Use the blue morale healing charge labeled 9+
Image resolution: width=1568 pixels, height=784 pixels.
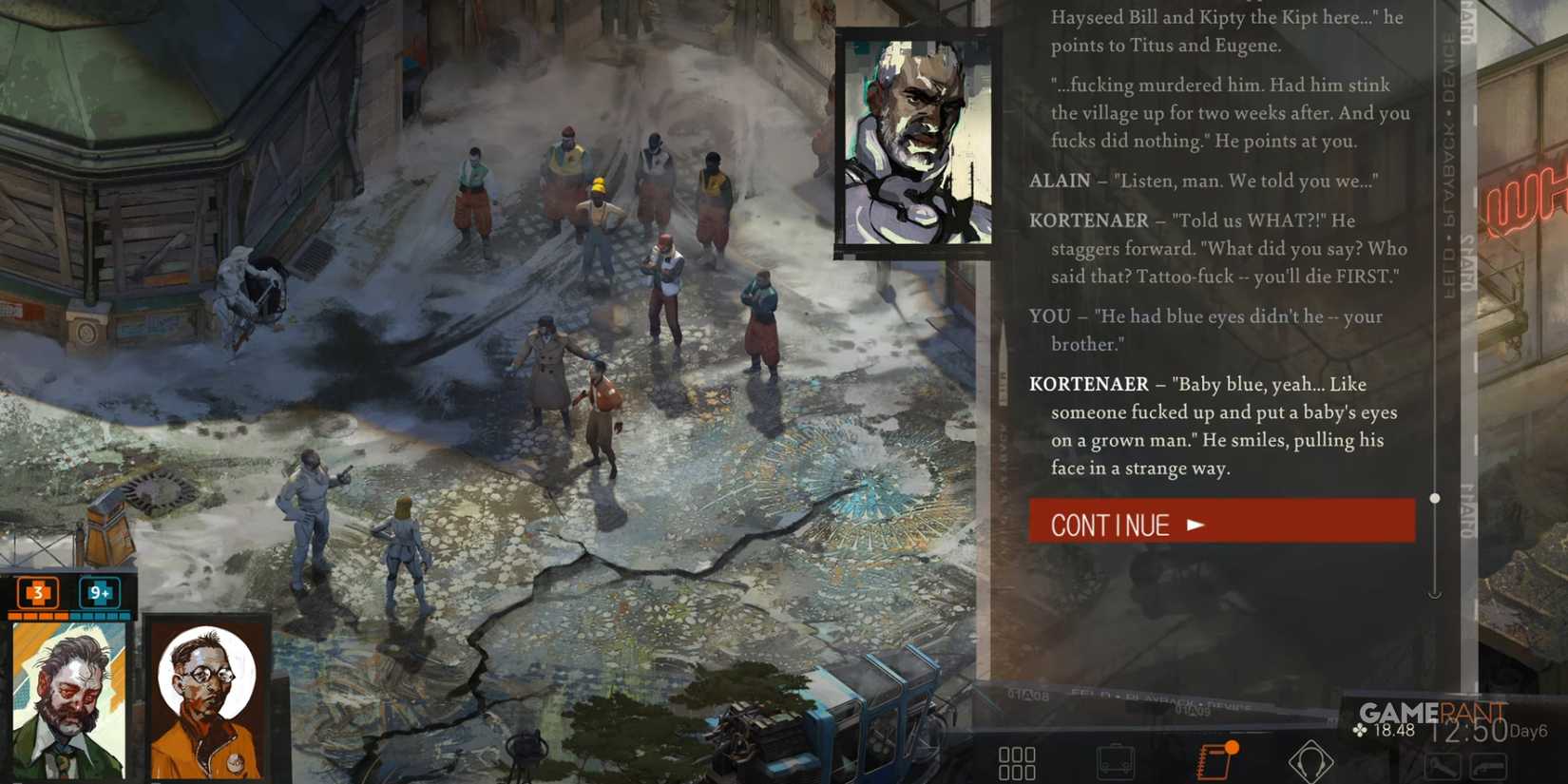[x=98, y=594]
